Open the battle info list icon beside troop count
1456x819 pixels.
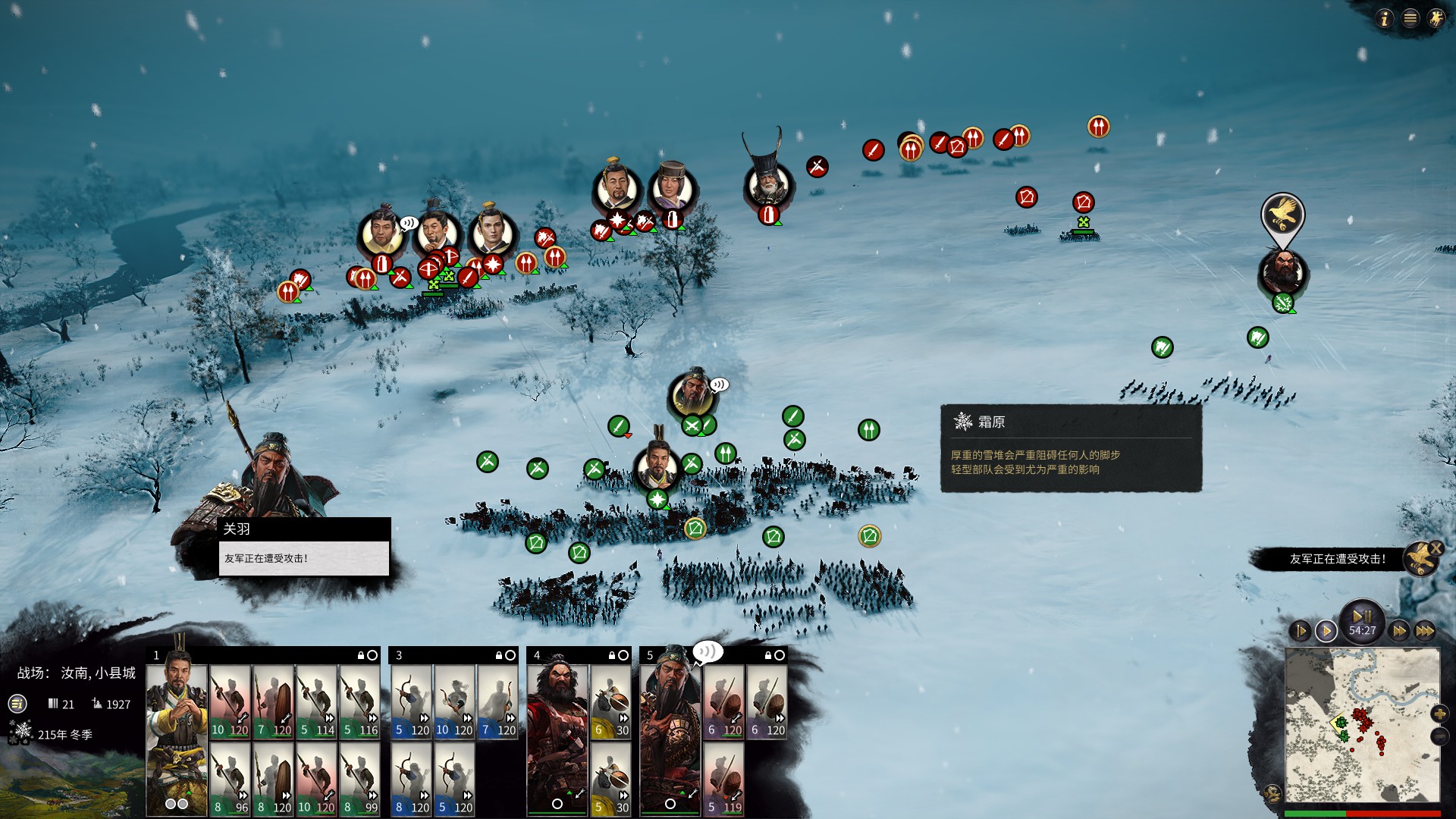click(x=17, y=704)
